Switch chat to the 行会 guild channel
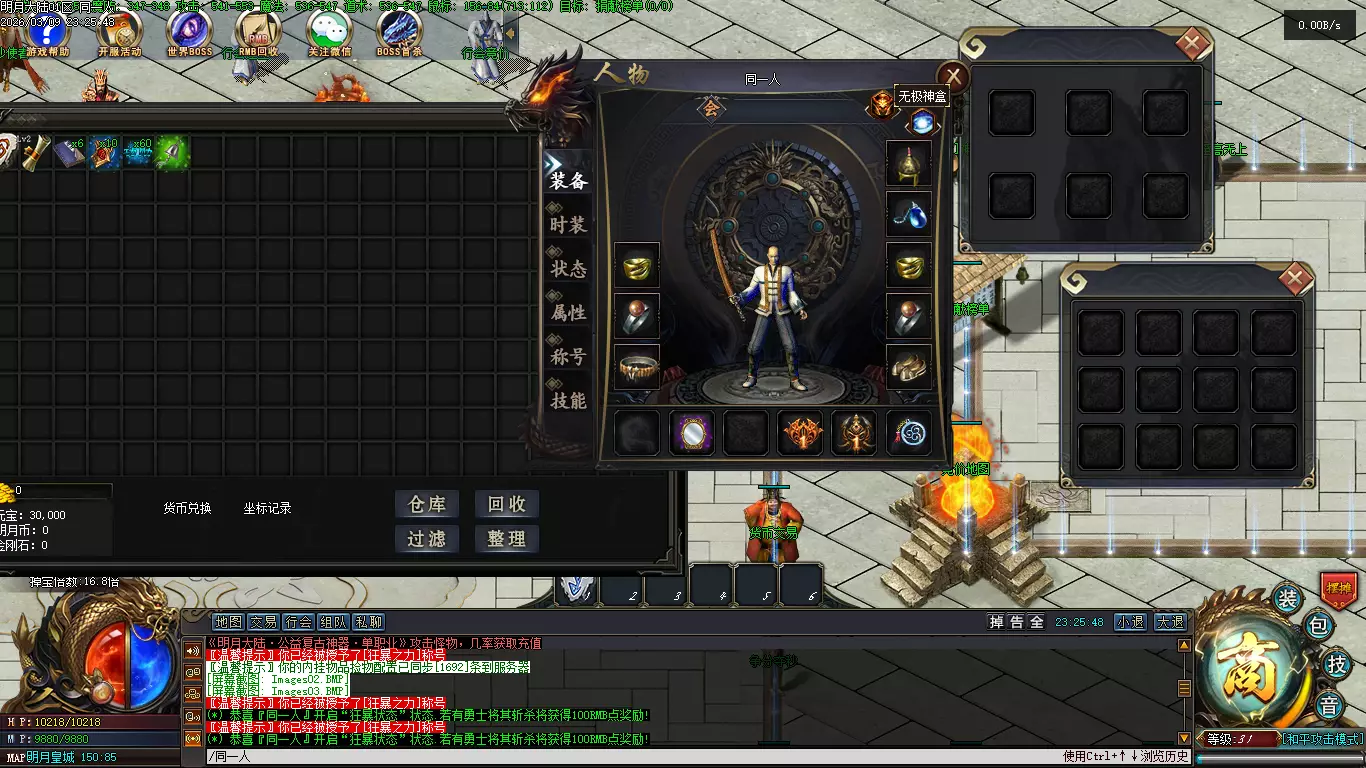Viewport: 1366px width, 768px height. [299, 622]
